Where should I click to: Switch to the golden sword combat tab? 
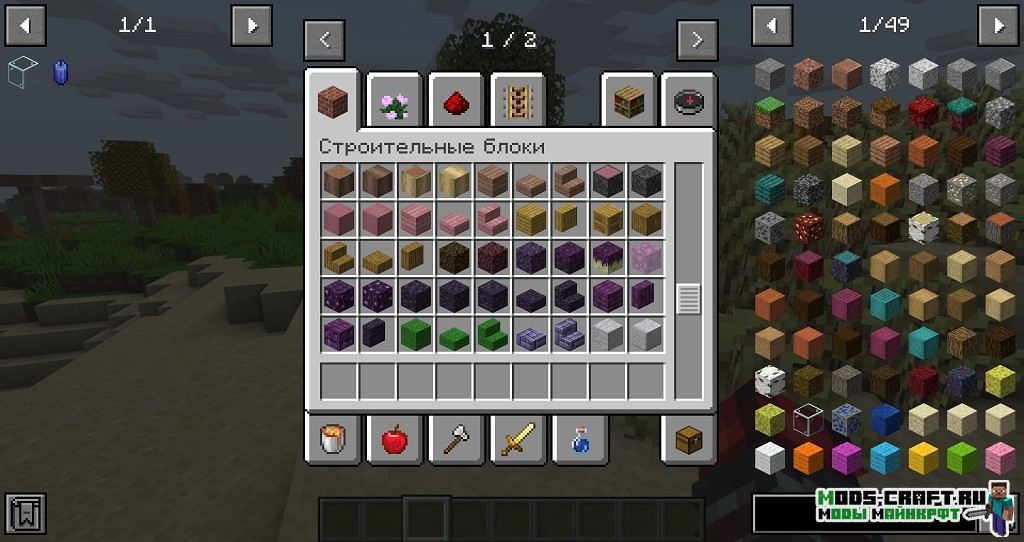[x=517, y=438]
